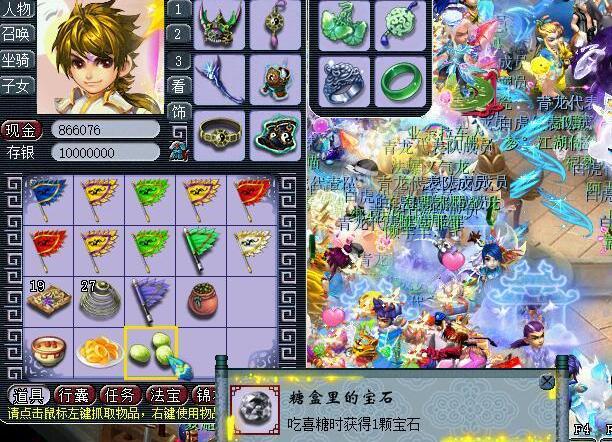The image size is (612, 442).
Task: Select the yin-yang boots equipment slot
Action: 271,131
